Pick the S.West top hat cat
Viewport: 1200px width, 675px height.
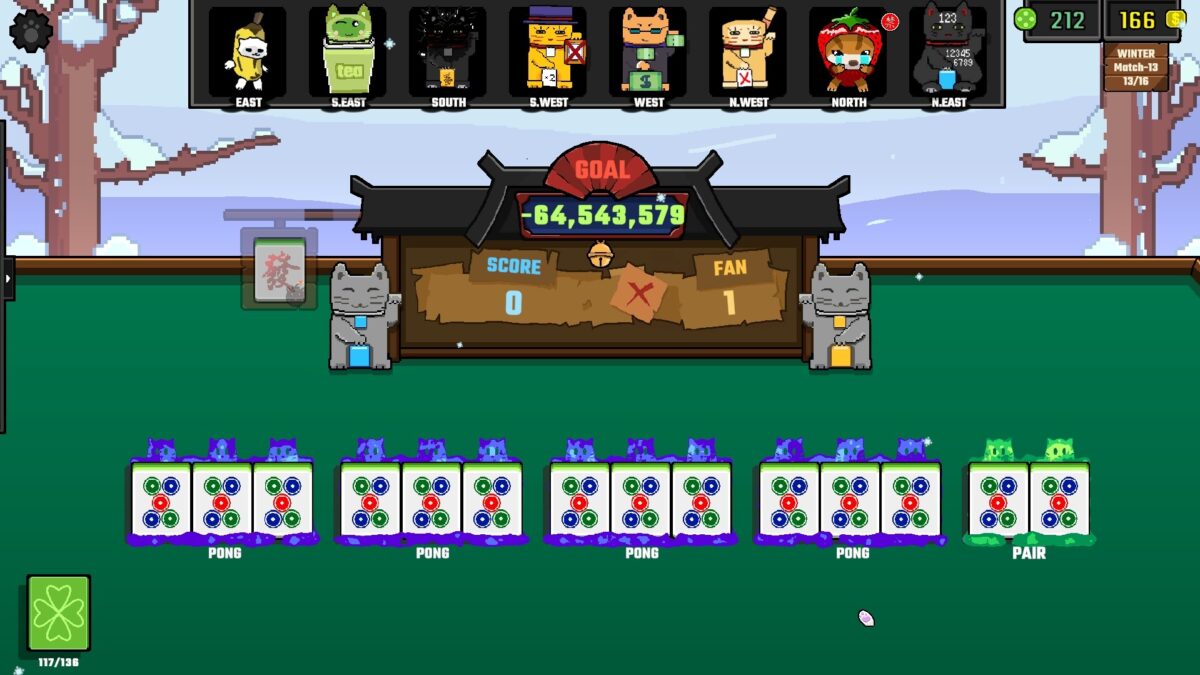pos(547,52)
